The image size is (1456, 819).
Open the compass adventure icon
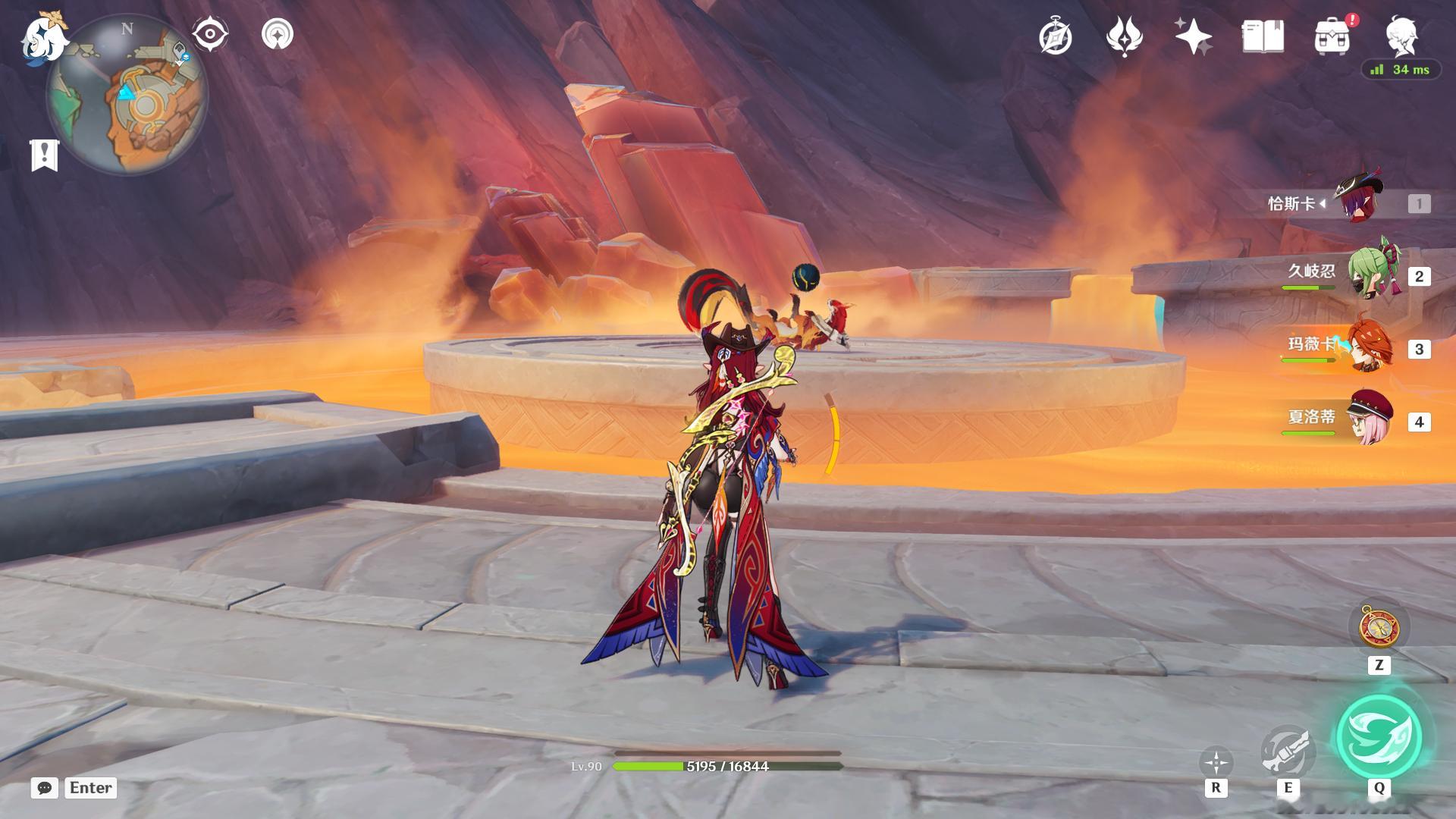pos(1055,37)
